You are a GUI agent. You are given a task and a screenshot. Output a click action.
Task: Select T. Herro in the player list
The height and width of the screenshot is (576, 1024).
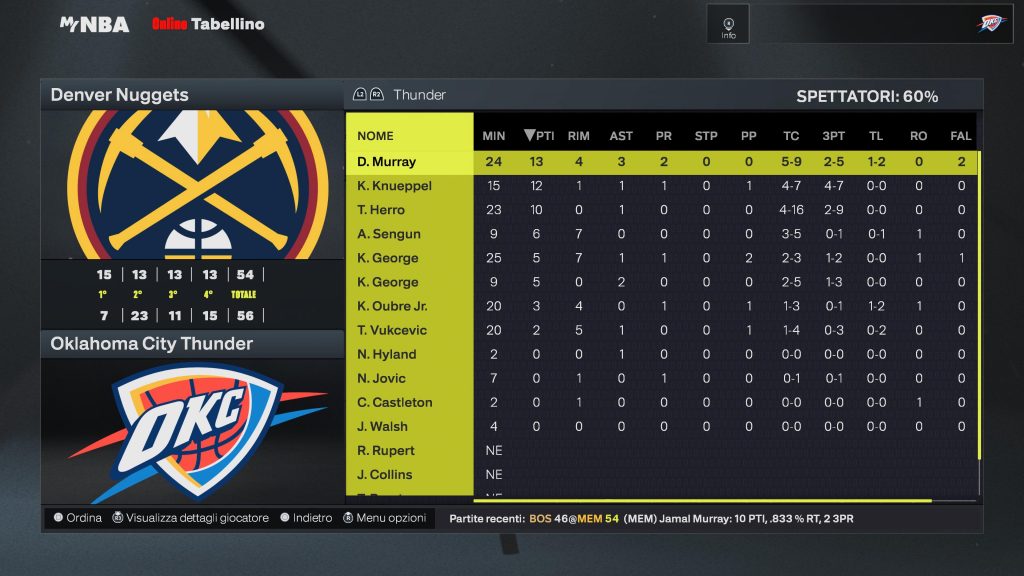[381, 210]
